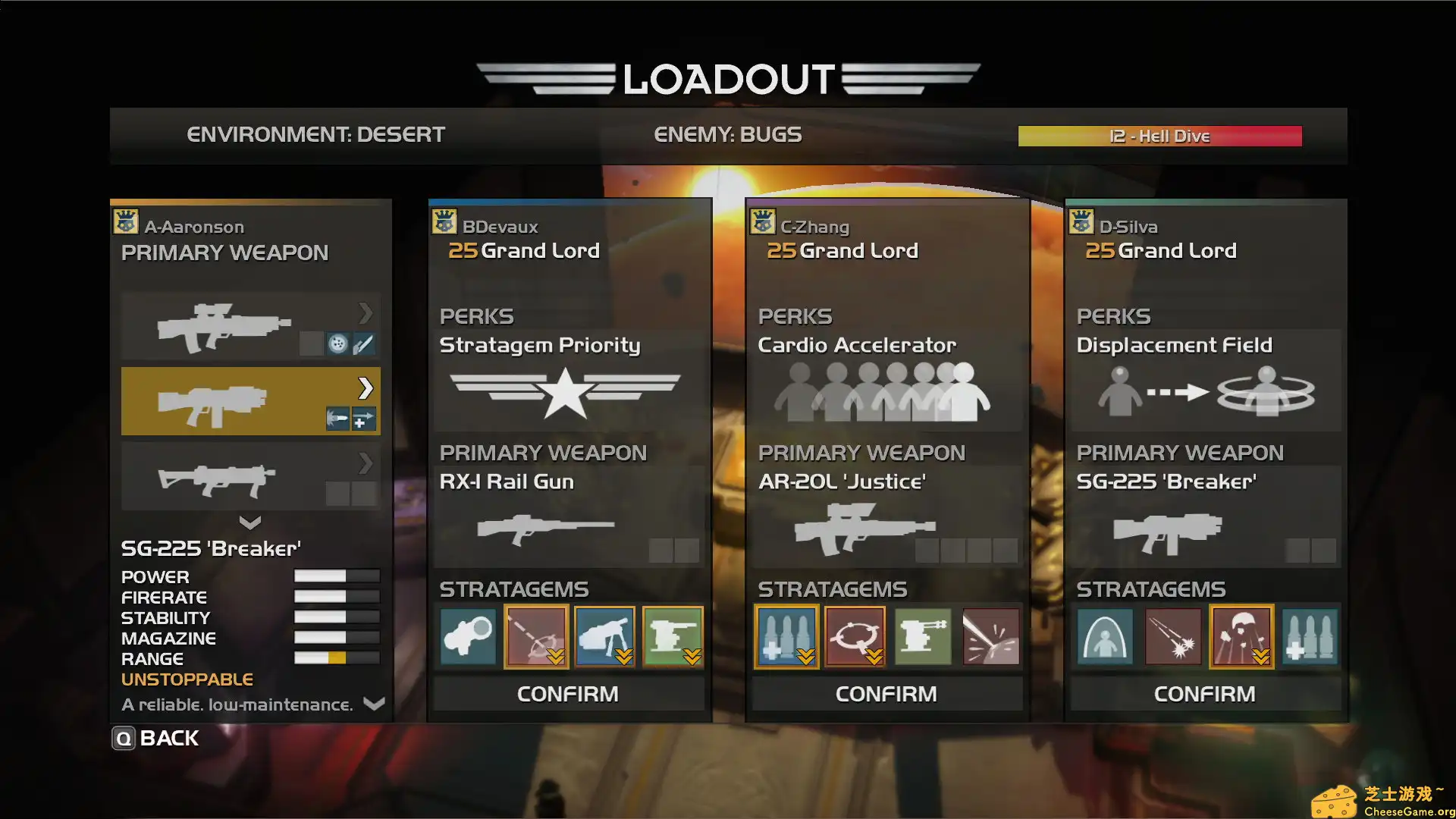
Task: Open more weapons using the arrow below the list
Action: coord(250,522)
